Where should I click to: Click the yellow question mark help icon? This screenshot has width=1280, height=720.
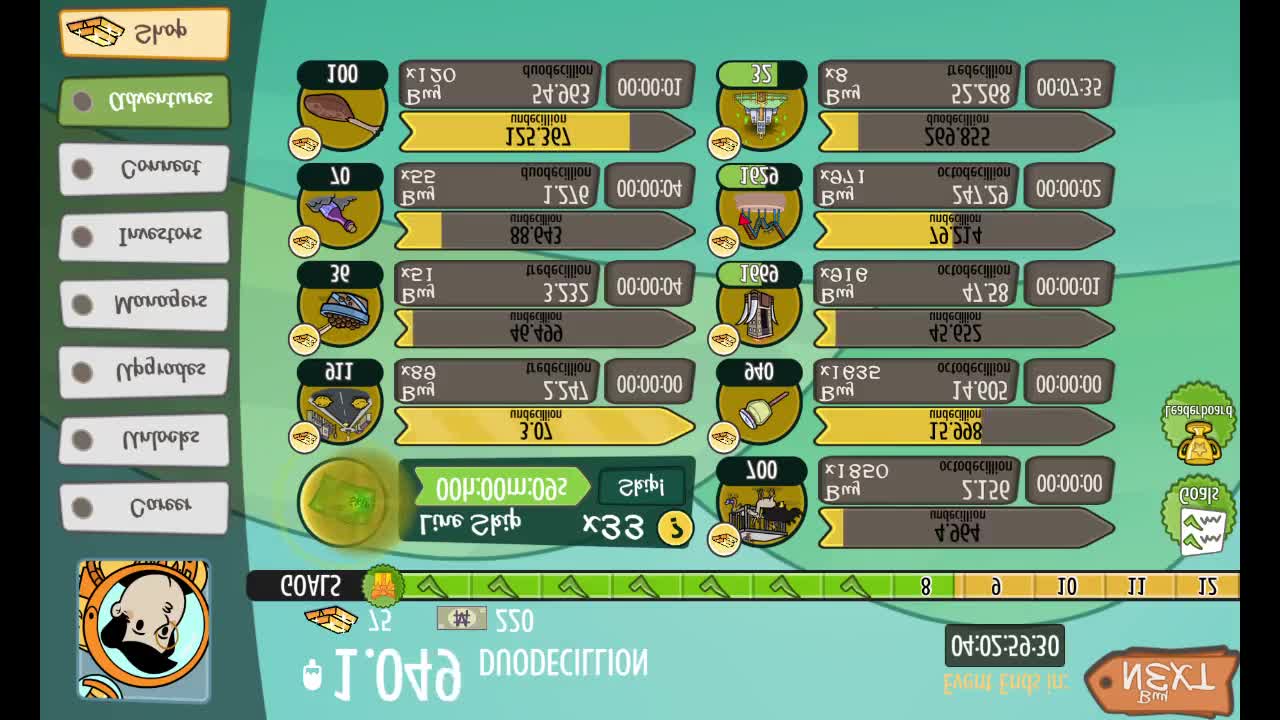point(675,528)
